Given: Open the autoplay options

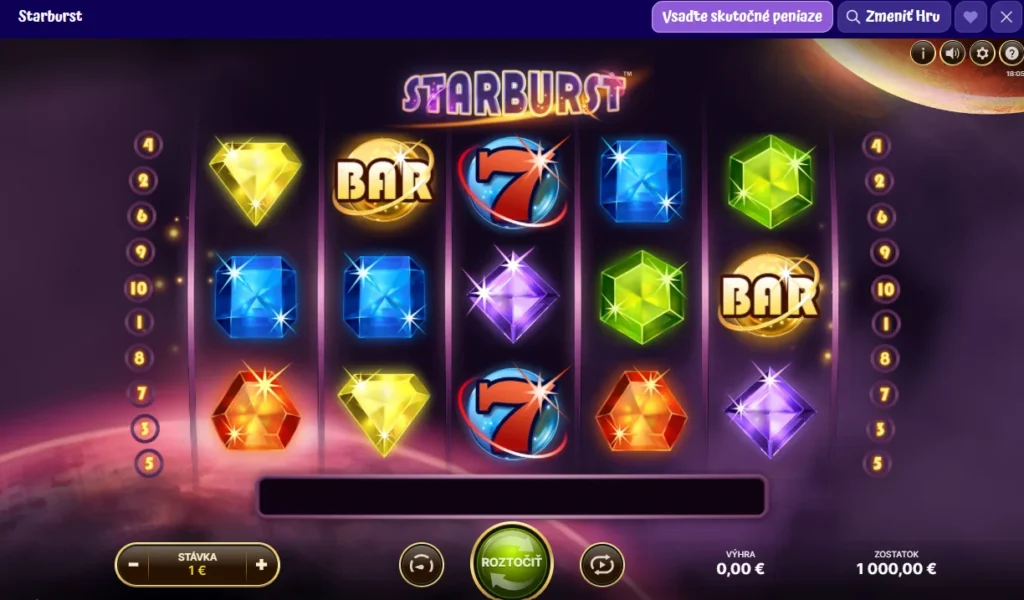Looking at the screenshot, I should (602, 565).
